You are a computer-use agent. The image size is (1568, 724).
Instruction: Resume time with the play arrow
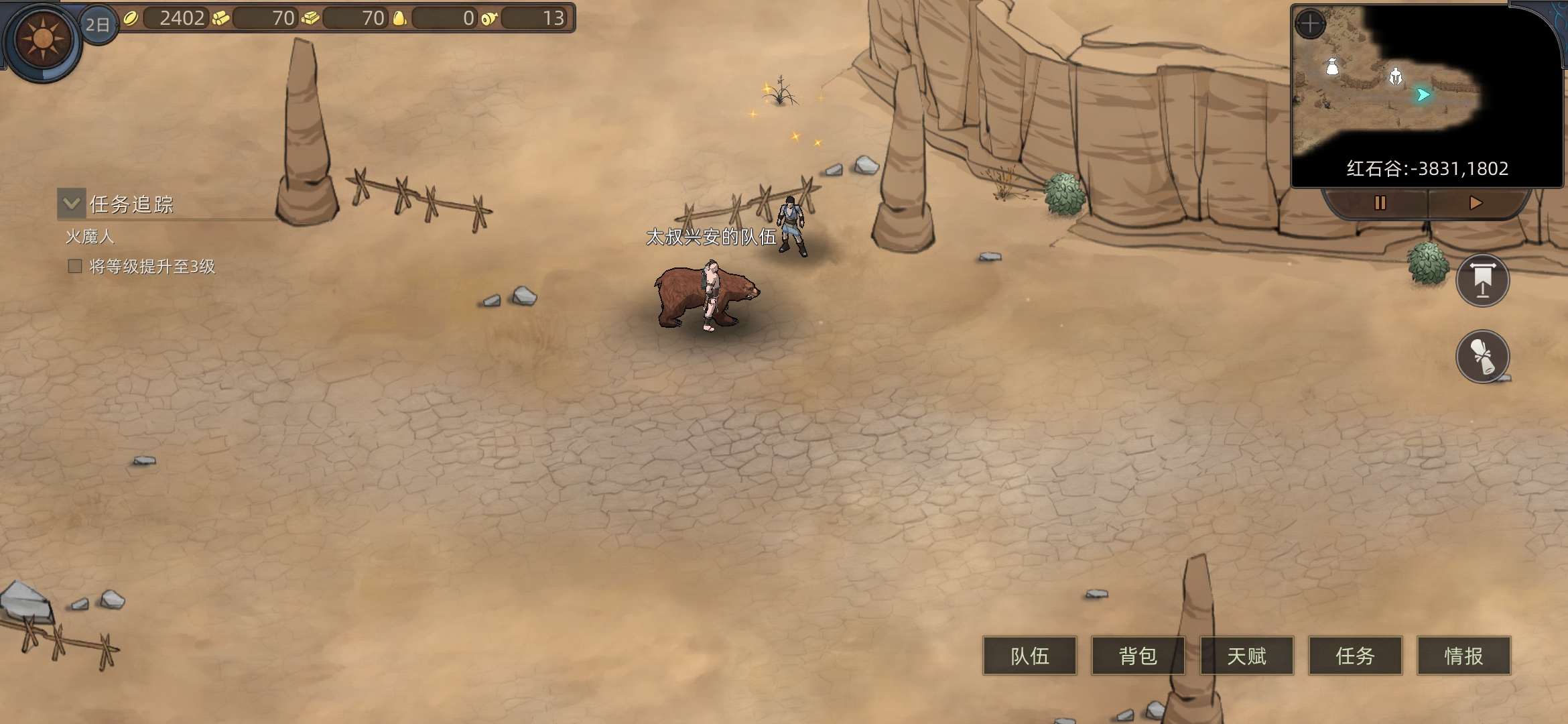(x=1475, y=203)
